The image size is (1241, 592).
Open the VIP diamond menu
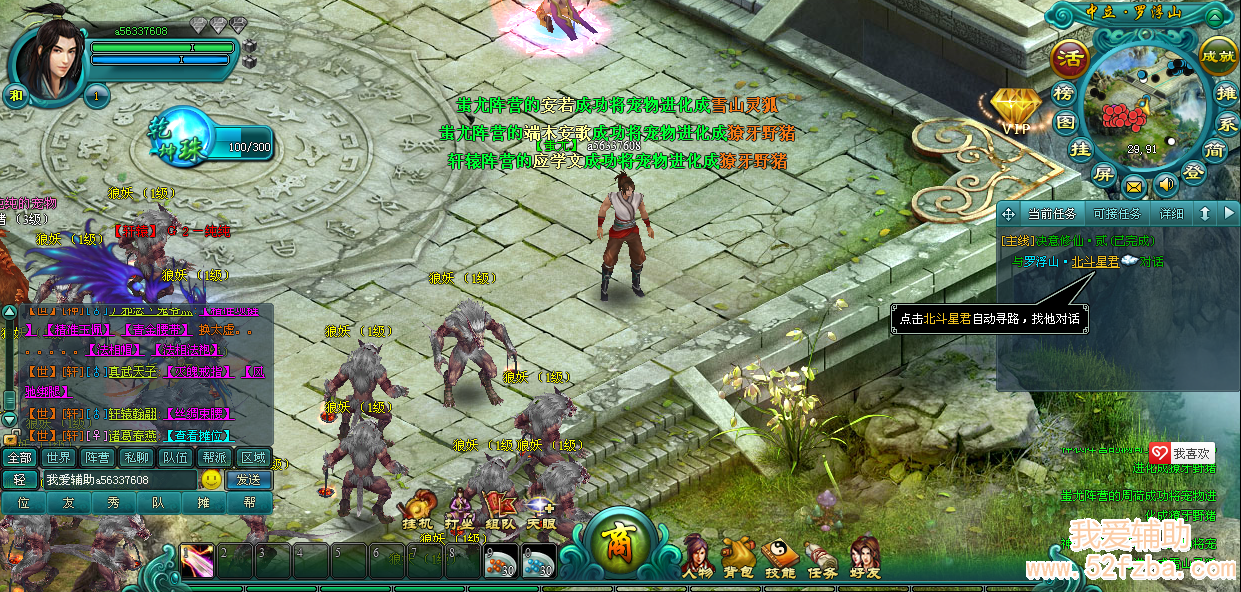pos(1014,110)
